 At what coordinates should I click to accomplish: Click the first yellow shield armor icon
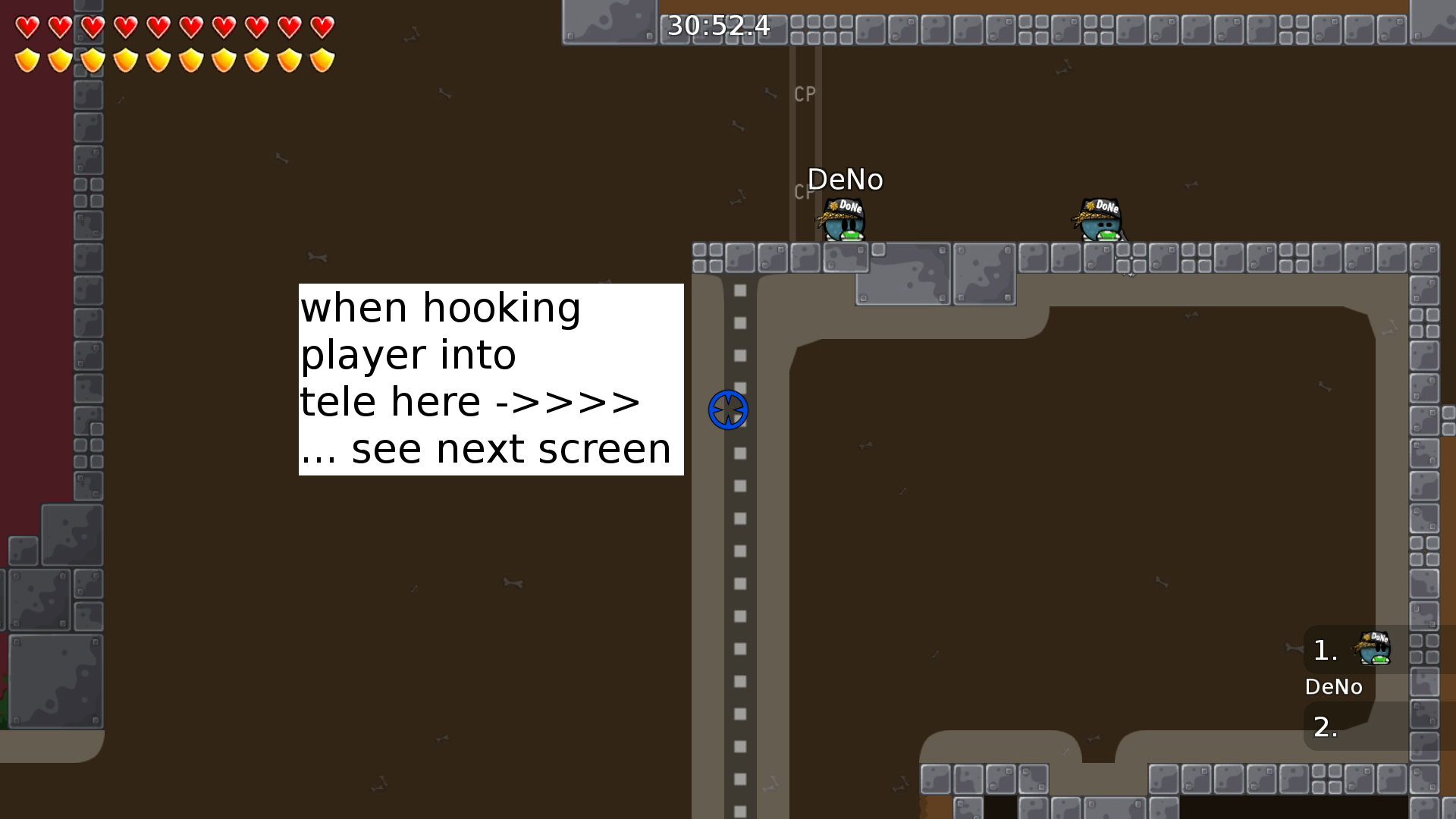(27, 58)
